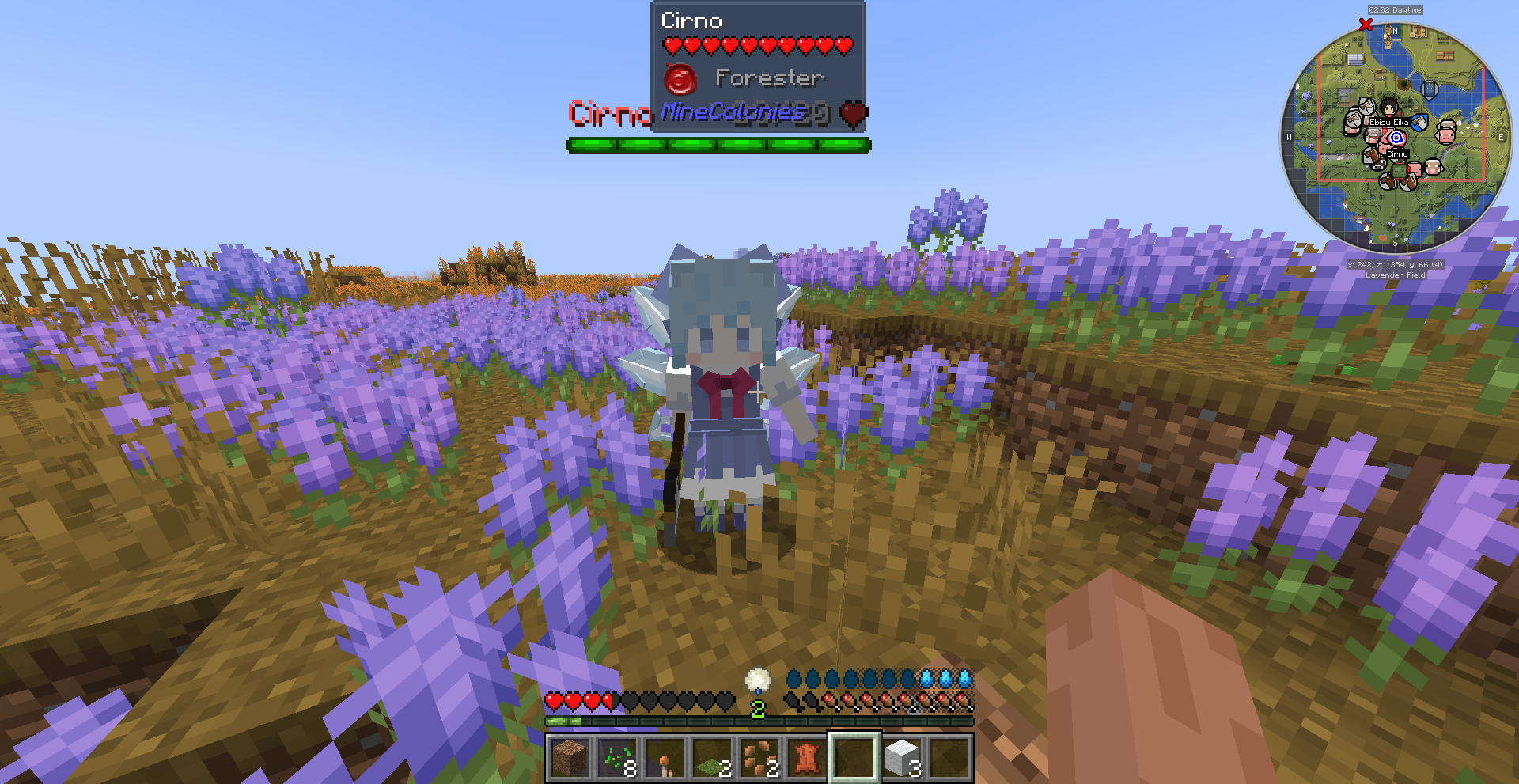Click the red X waypoint on the minimap
Image resolution: width=1519 pixels, height=784 pixels.
[1365, 25]
